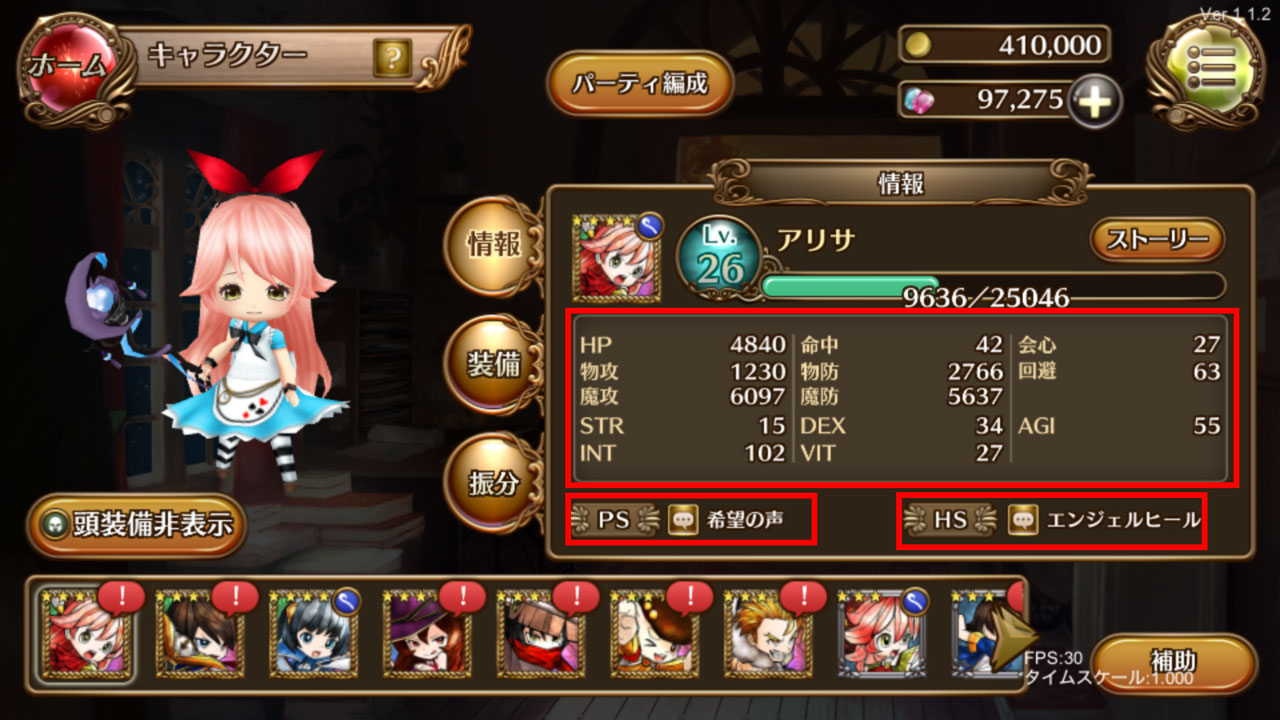1280x720 pixels.
Task: Switch to the 装備 equipment tab
Action: point(490,362)
